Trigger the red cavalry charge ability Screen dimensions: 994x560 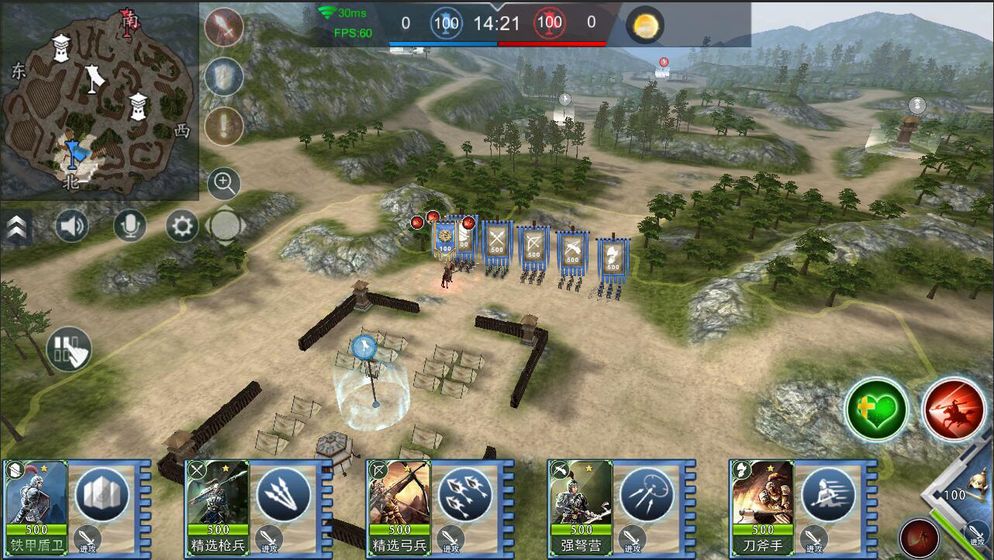952,409
